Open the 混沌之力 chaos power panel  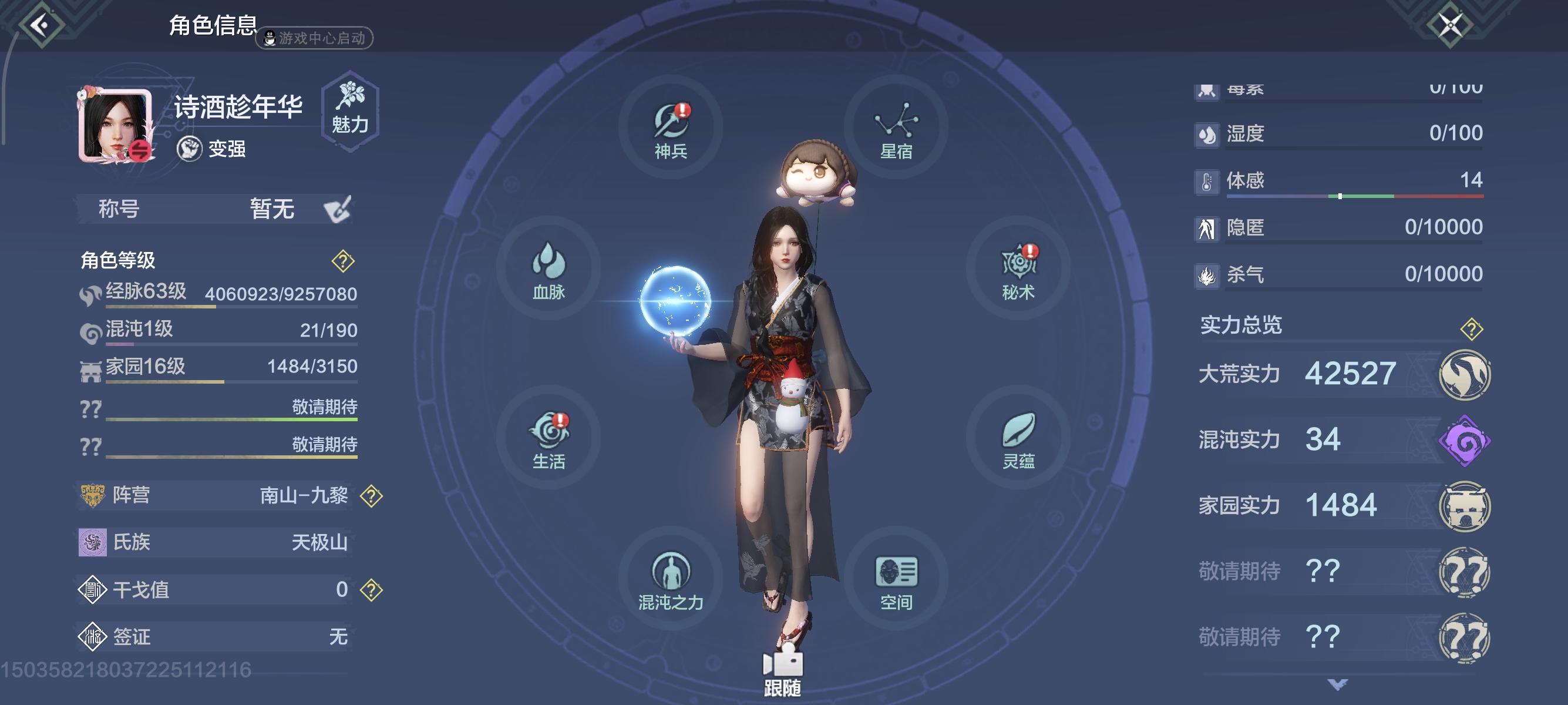click(669, 578)
